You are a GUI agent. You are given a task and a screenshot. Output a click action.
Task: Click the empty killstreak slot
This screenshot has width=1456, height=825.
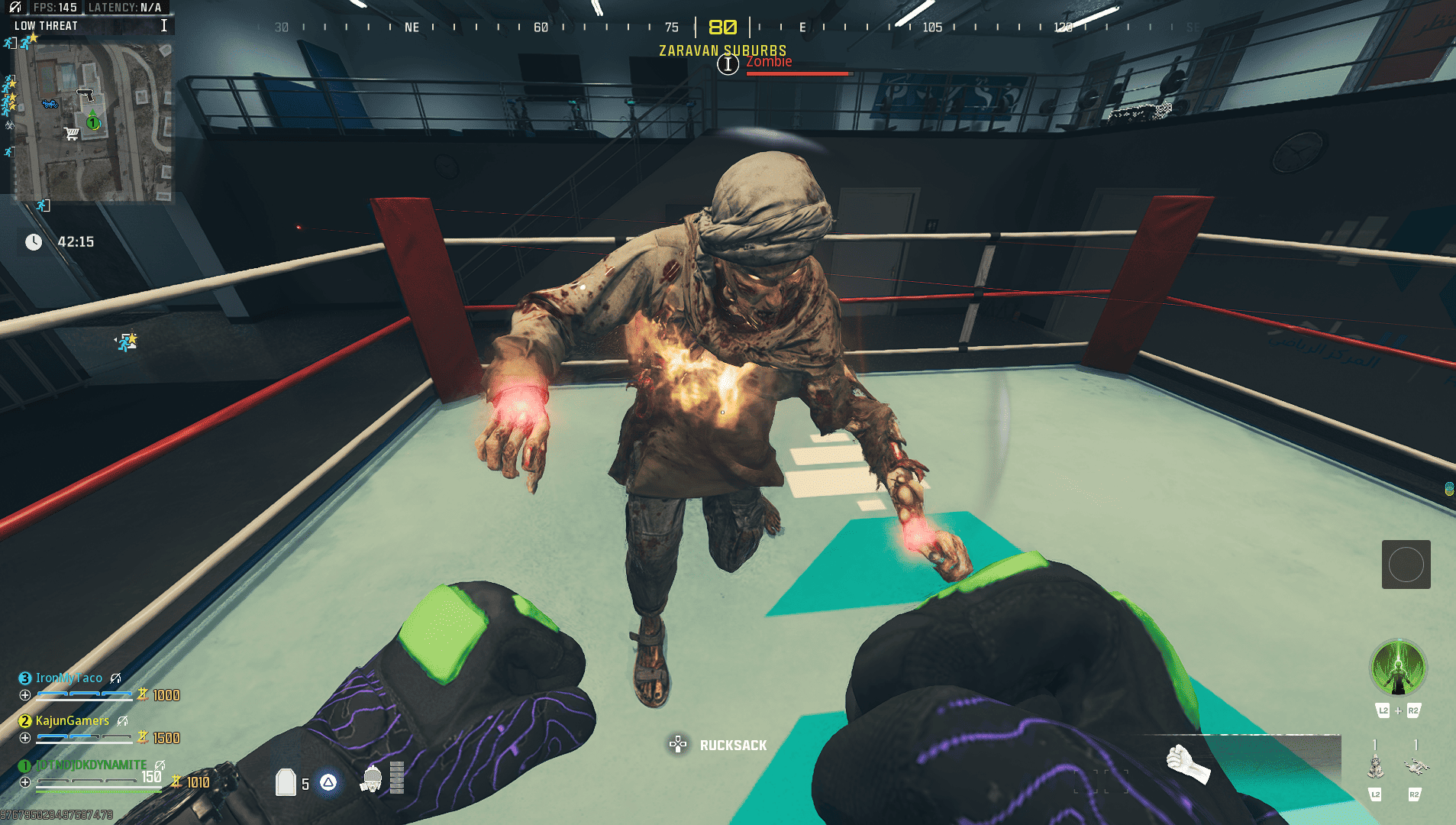(1406, 565)
